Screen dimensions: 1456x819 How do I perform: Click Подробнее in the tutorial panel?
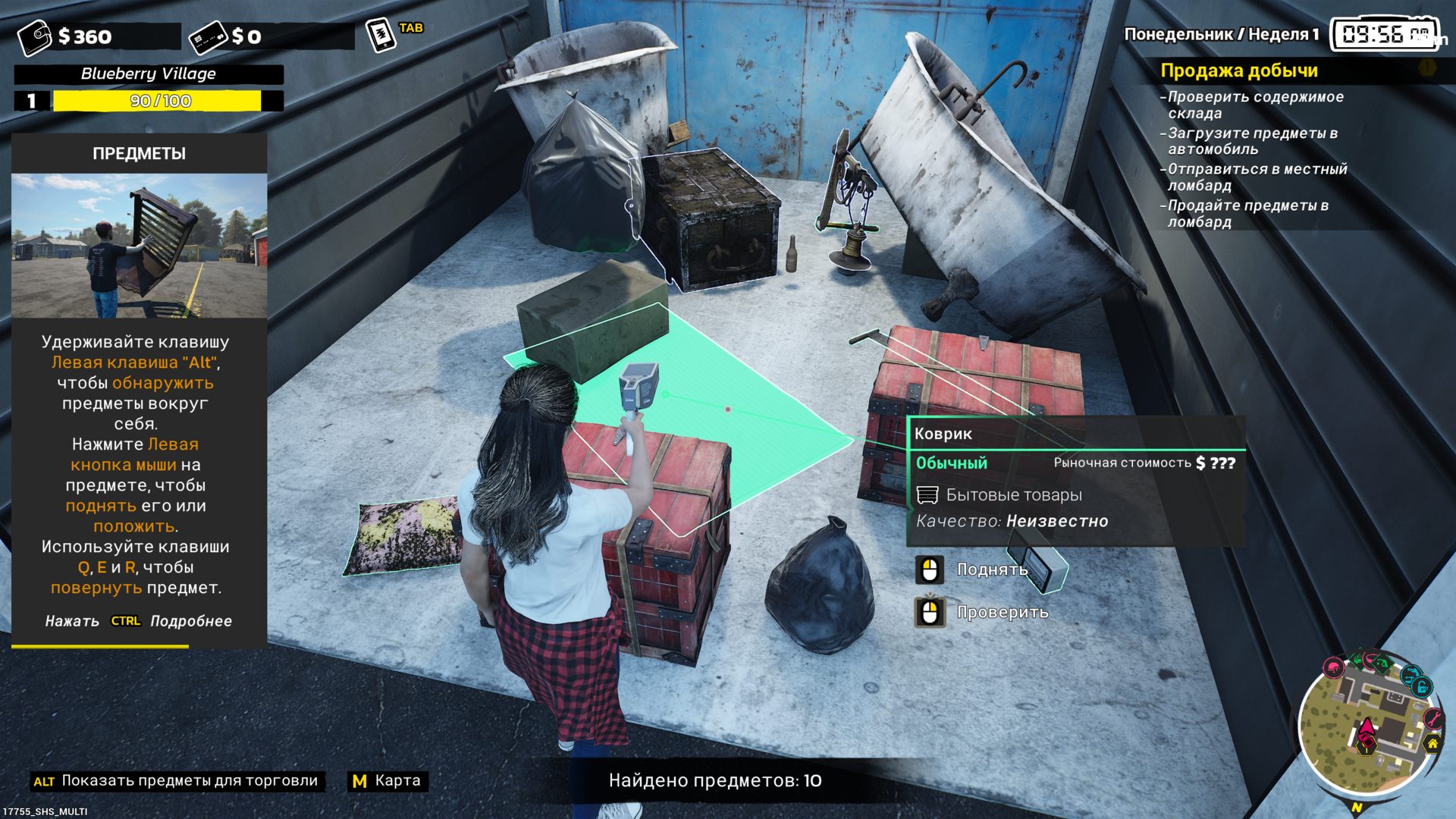click(190, 621)
